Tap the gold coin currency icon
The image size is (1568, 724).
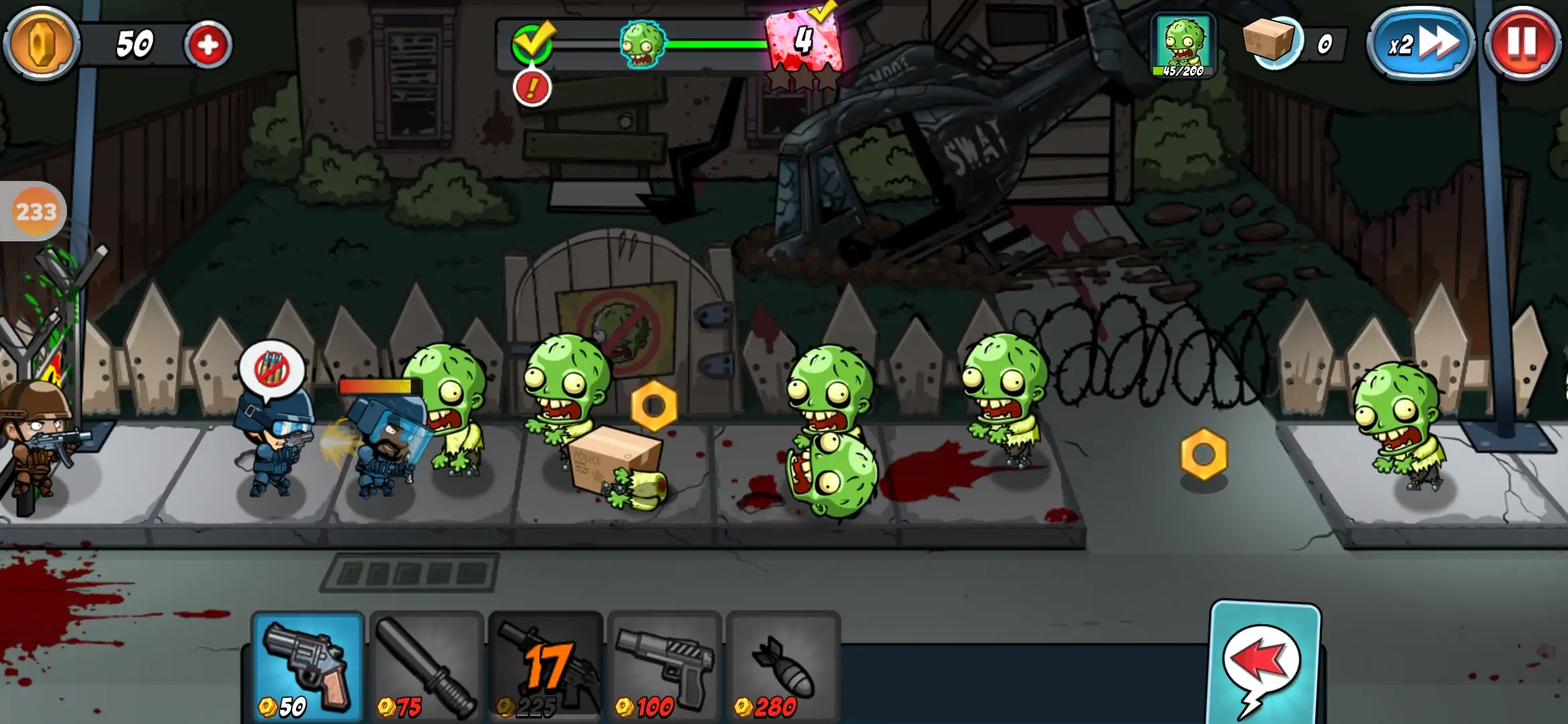(42, 44)
